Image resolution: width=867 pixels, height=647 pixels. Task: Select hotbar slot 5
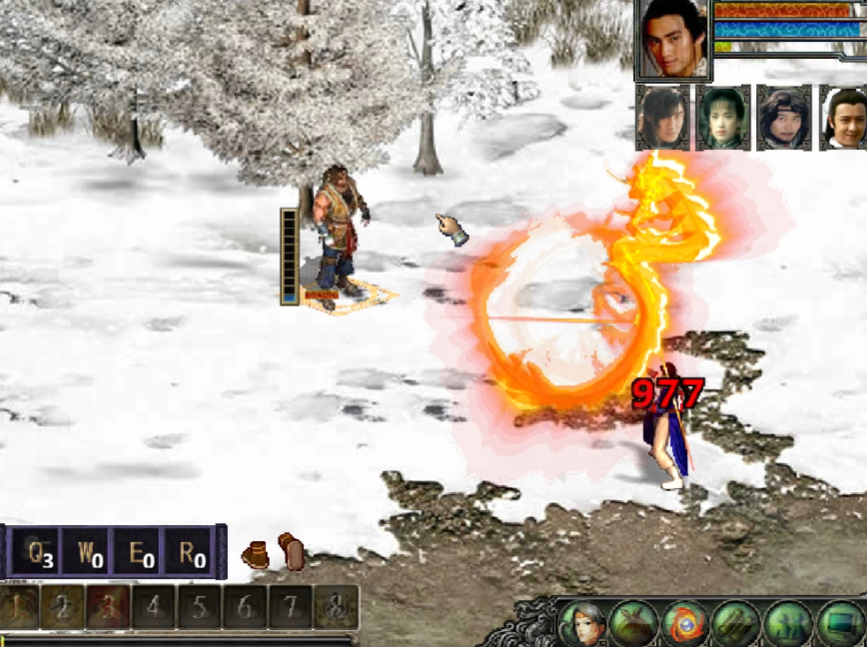pyautogui.click(x=200, y=607)
